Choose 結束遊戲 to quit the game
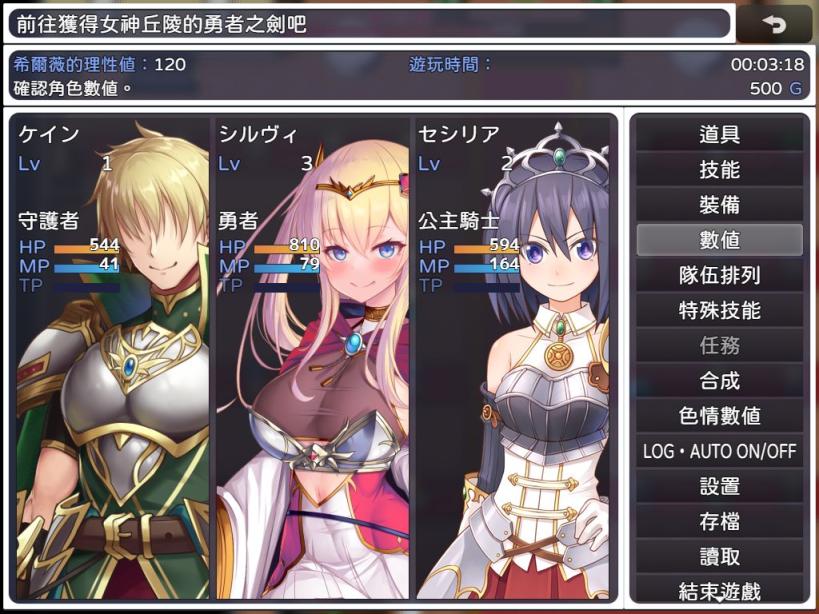The image size is (819, 614). [x=719, y=590]
